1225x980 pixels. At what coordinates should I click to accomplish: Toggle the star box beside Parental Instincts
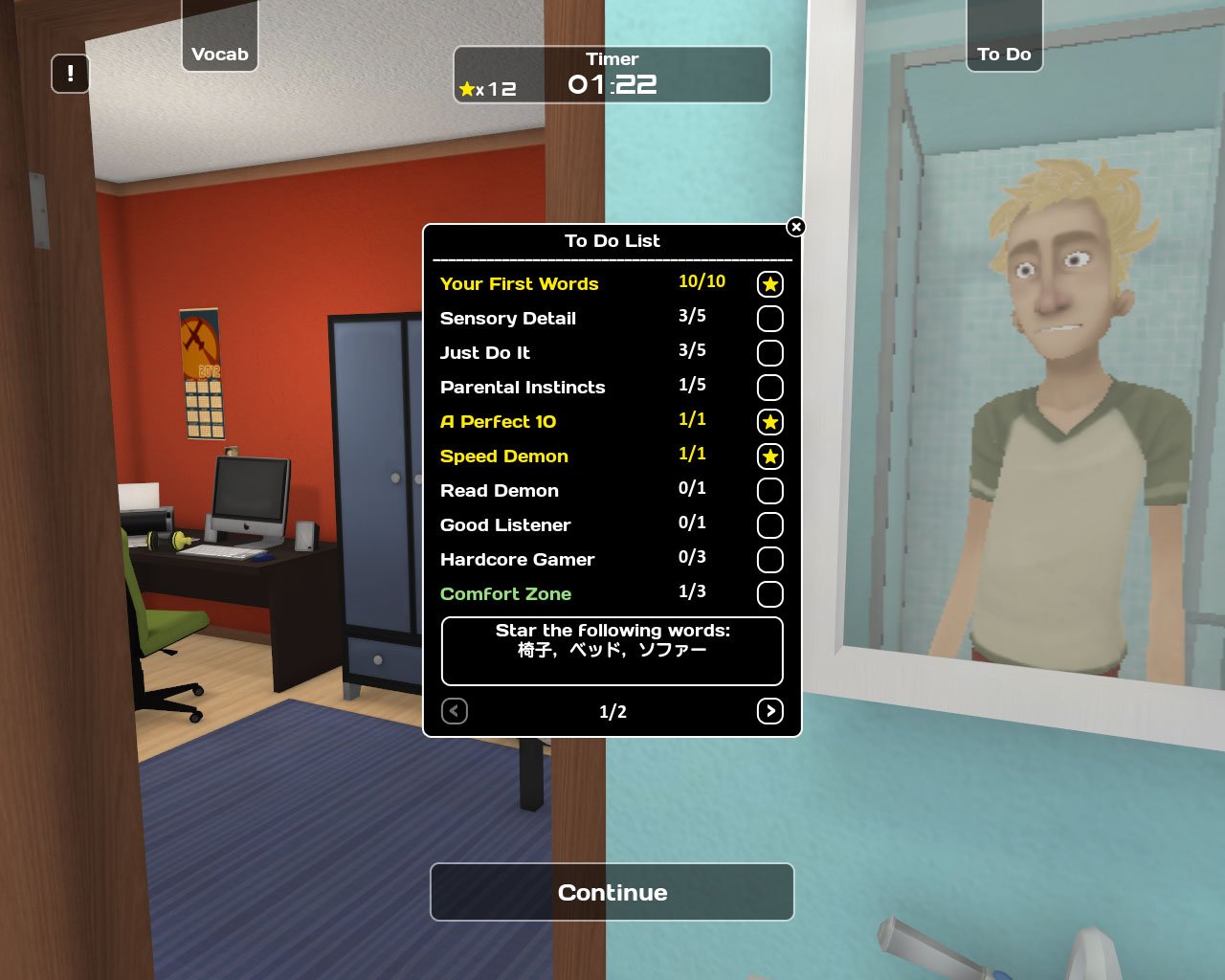click(x=769, y=388)
